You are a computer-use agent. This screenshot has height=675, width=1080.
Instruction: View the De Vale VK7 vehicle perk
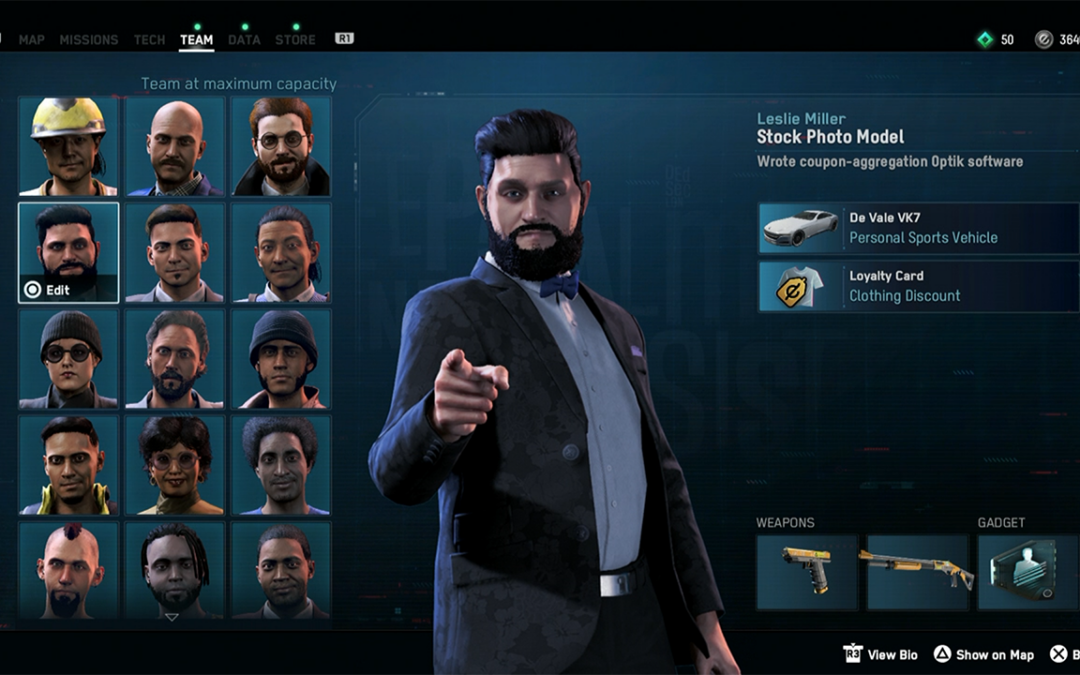(x=918, y=228)
